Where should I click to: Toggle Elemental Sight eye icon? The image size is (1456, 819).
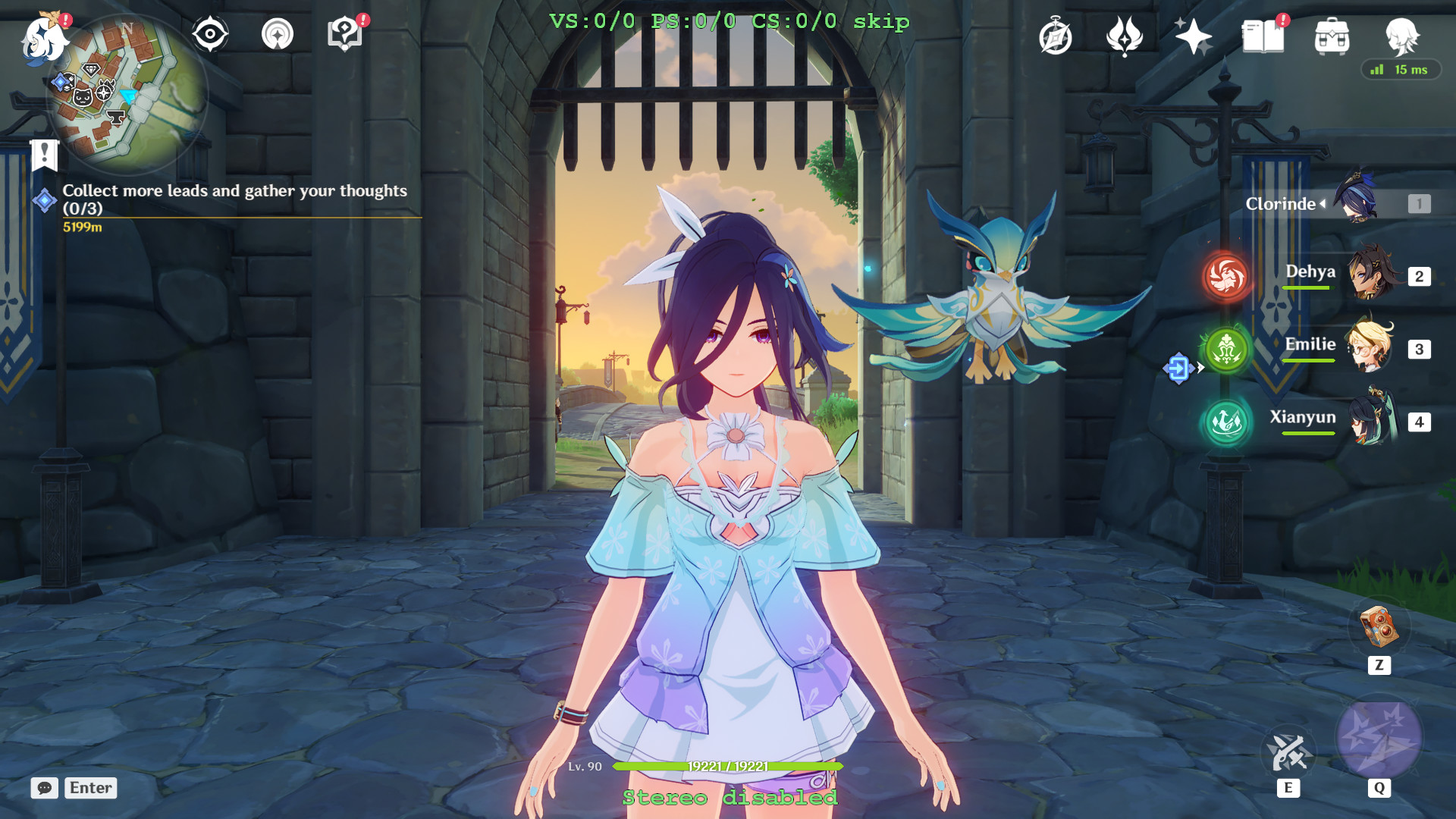coord(209,32)
